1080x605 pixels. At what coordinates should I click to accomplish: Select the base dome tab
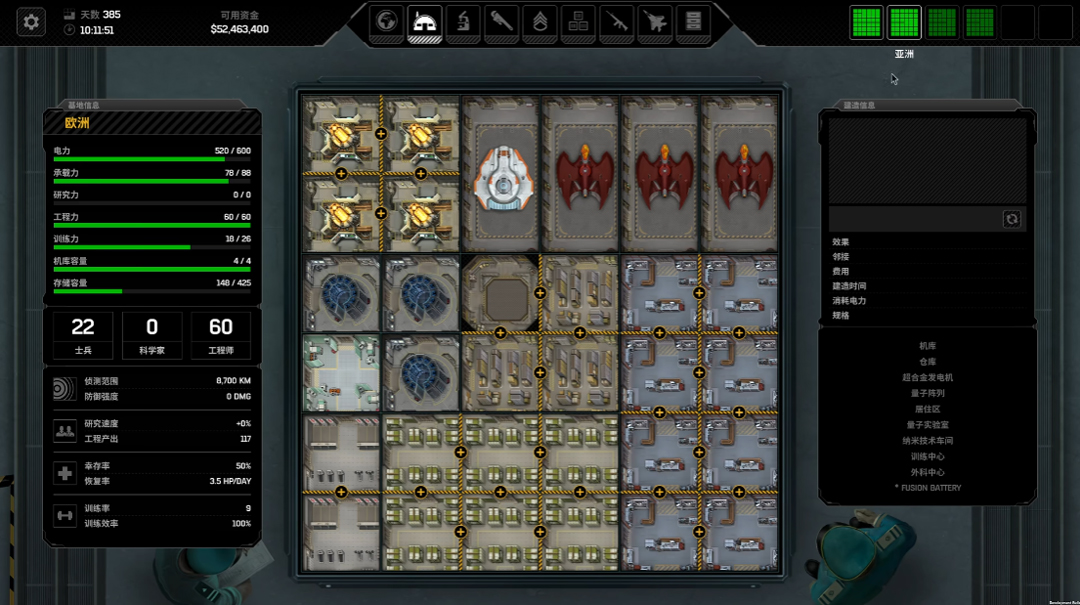pyautogui.click(x=424, y=21)
